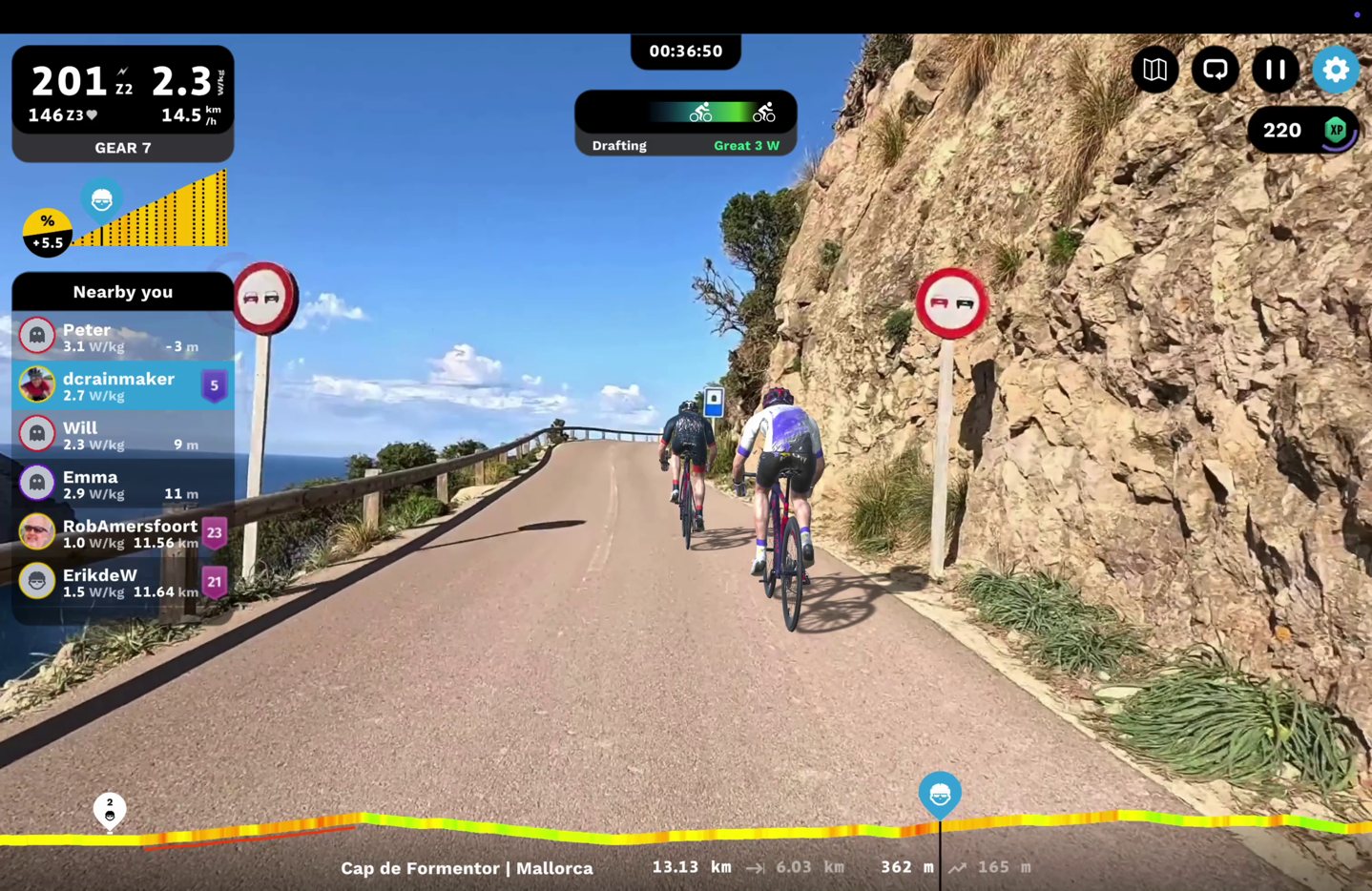Image resolution: width=1372 pixels, height=891 pixels.
Task: Select rider Peter in nearby list
Action: (x=122, y=336)
